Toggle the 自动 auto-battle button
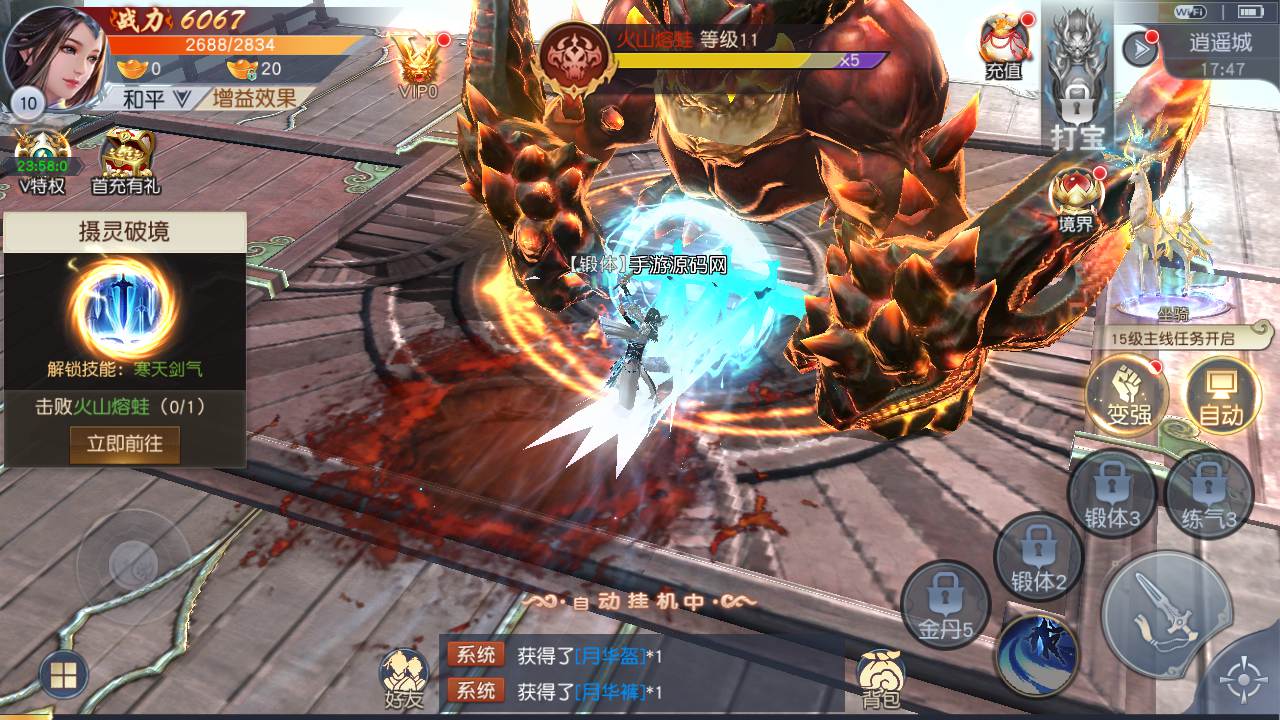This screenshot has width=1280, height=720. (x=1222, y=395)
